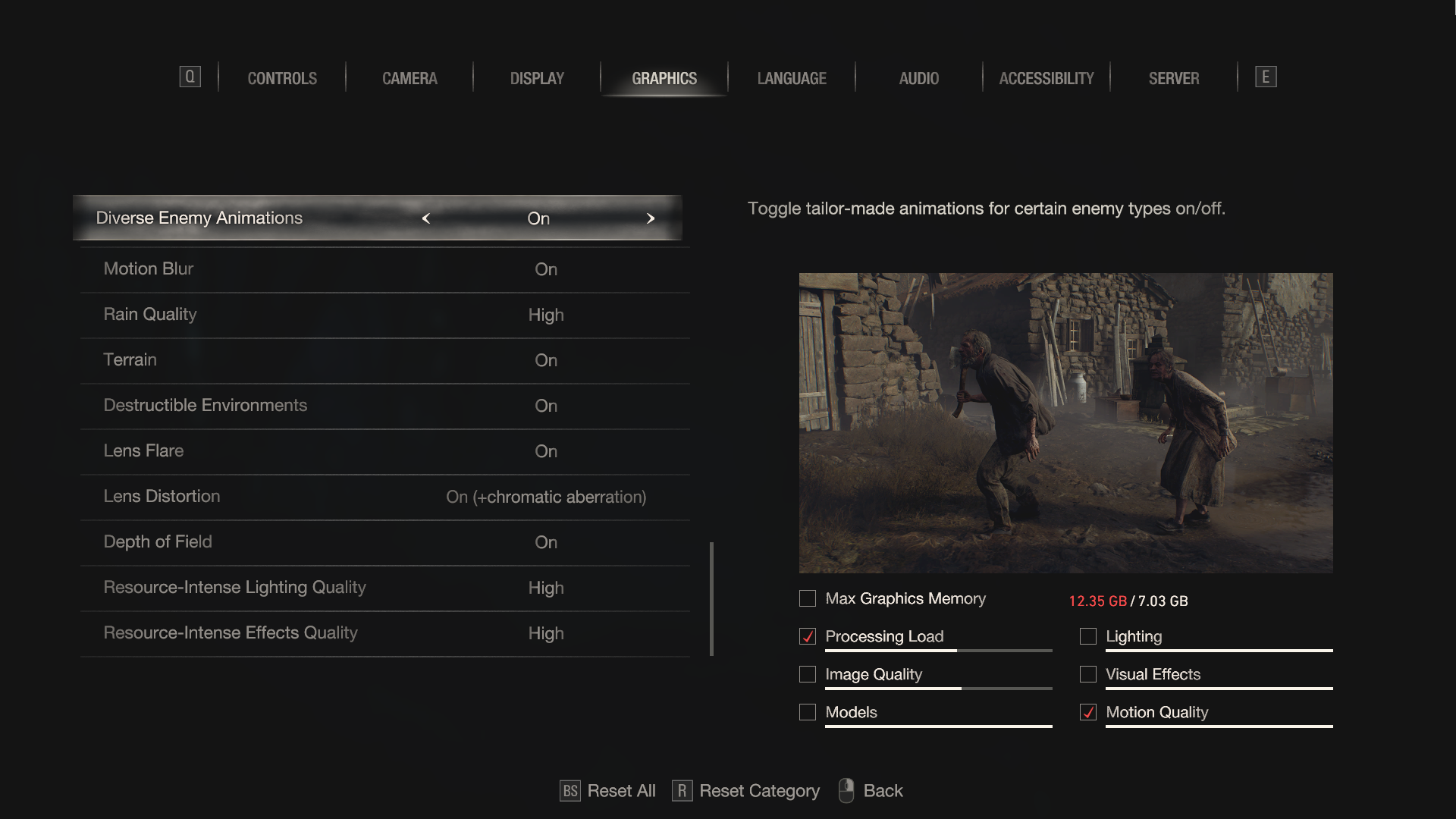Select the Terrain option row
The width and height of the screenshot is (1456, 819).
[x=384, y=360]
